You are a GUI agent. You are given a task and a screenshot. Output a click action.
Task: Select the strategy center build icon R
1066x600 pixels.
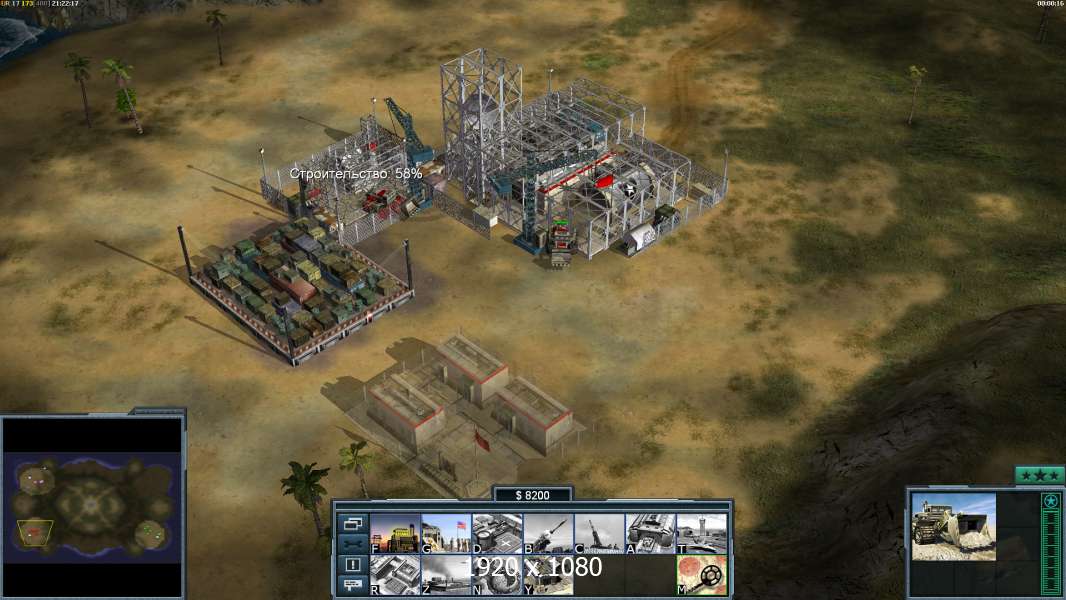click(x=395, y=575)
